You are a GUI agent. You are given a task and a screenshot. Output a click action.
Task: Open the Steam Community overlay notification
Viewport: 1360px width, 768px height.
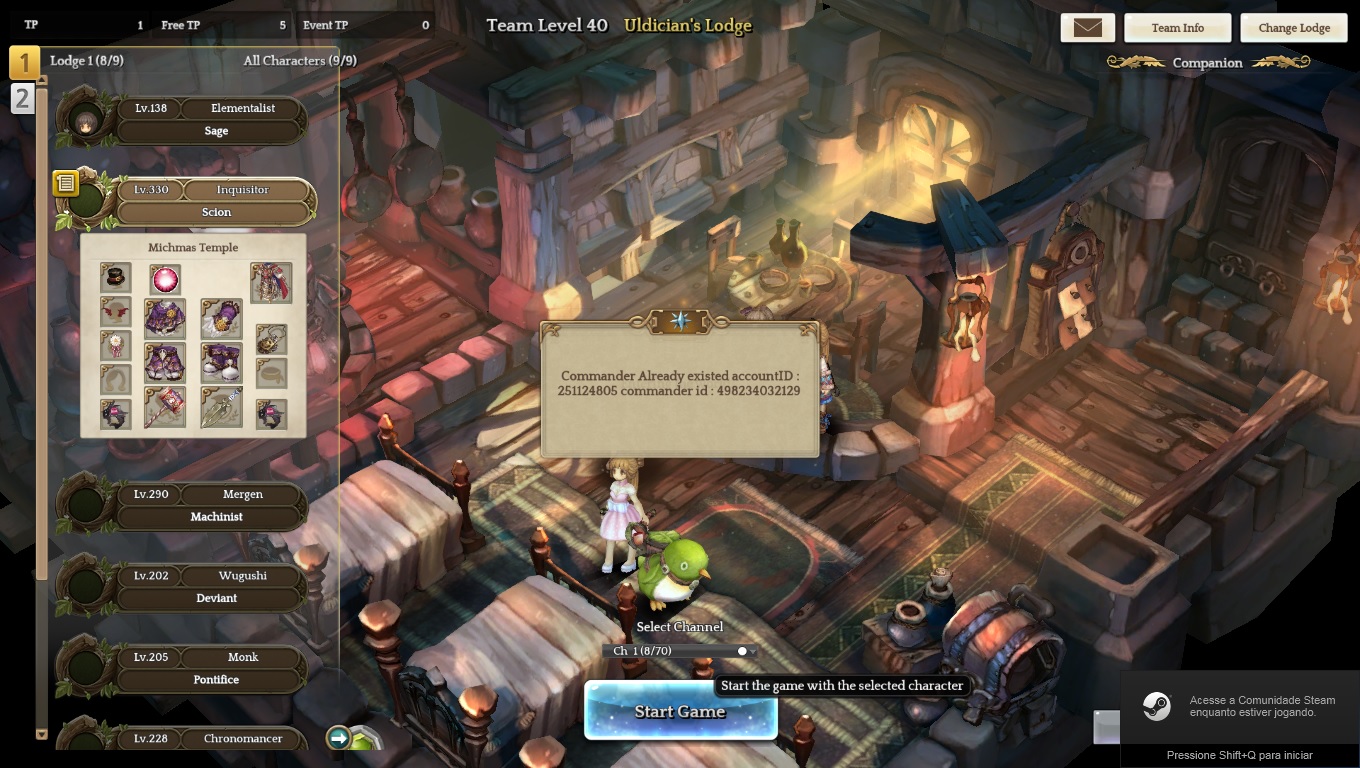(1240, 706)
